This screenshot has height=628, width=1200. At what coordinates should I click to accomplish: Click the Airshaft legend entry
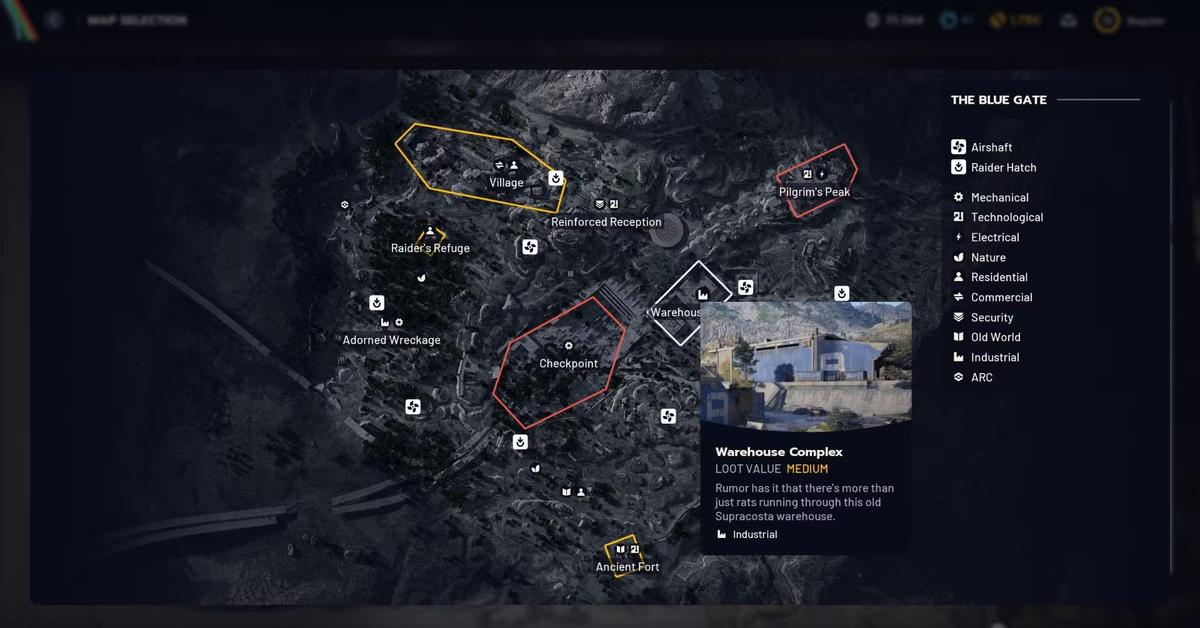click(x=991, y=147)
